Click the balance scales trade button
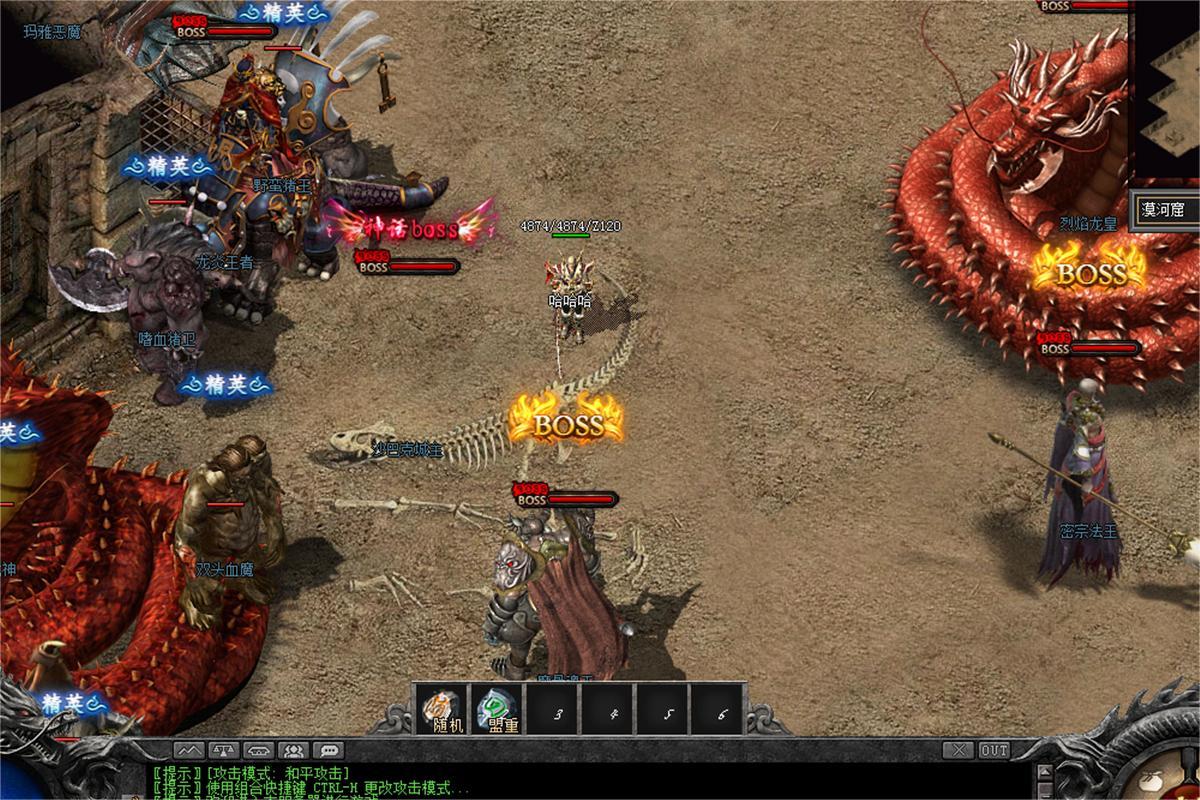Screen dimensions: 1200x800 coord(225,750)
